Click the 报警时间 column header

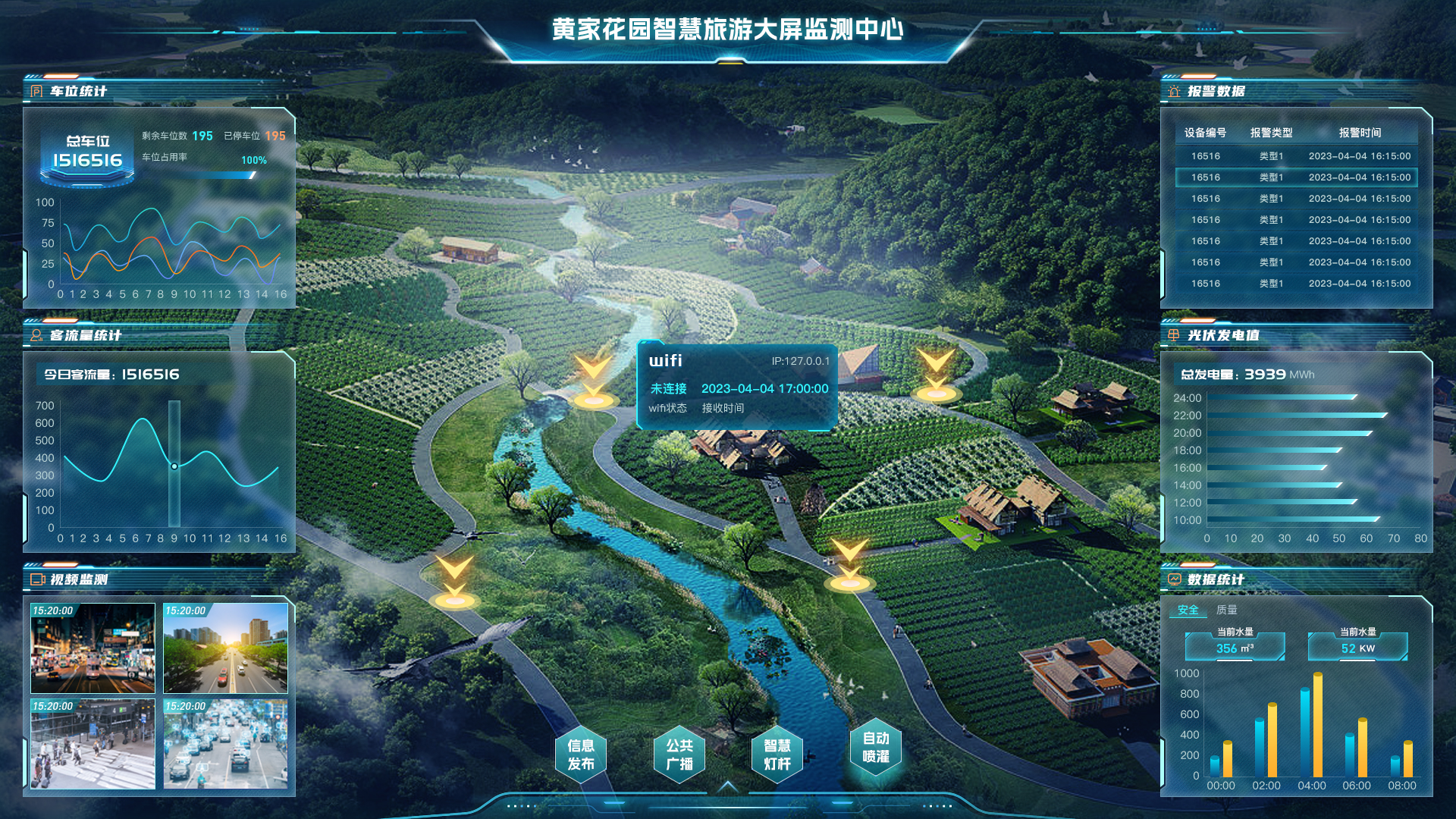[x=1360, y=133]
